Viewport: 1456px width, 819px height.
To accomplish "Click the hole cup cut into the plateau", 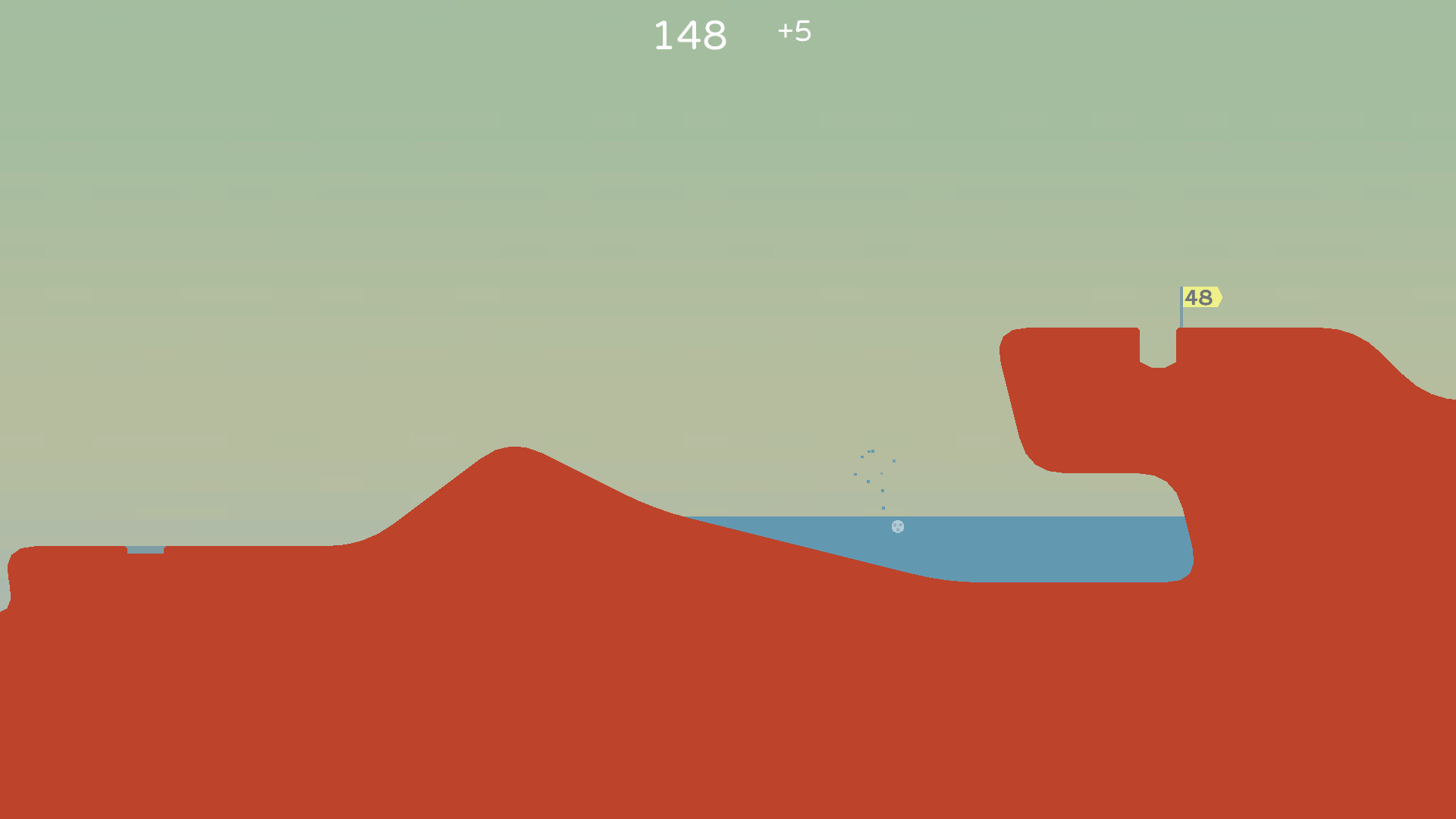I will click(1158, 349).
